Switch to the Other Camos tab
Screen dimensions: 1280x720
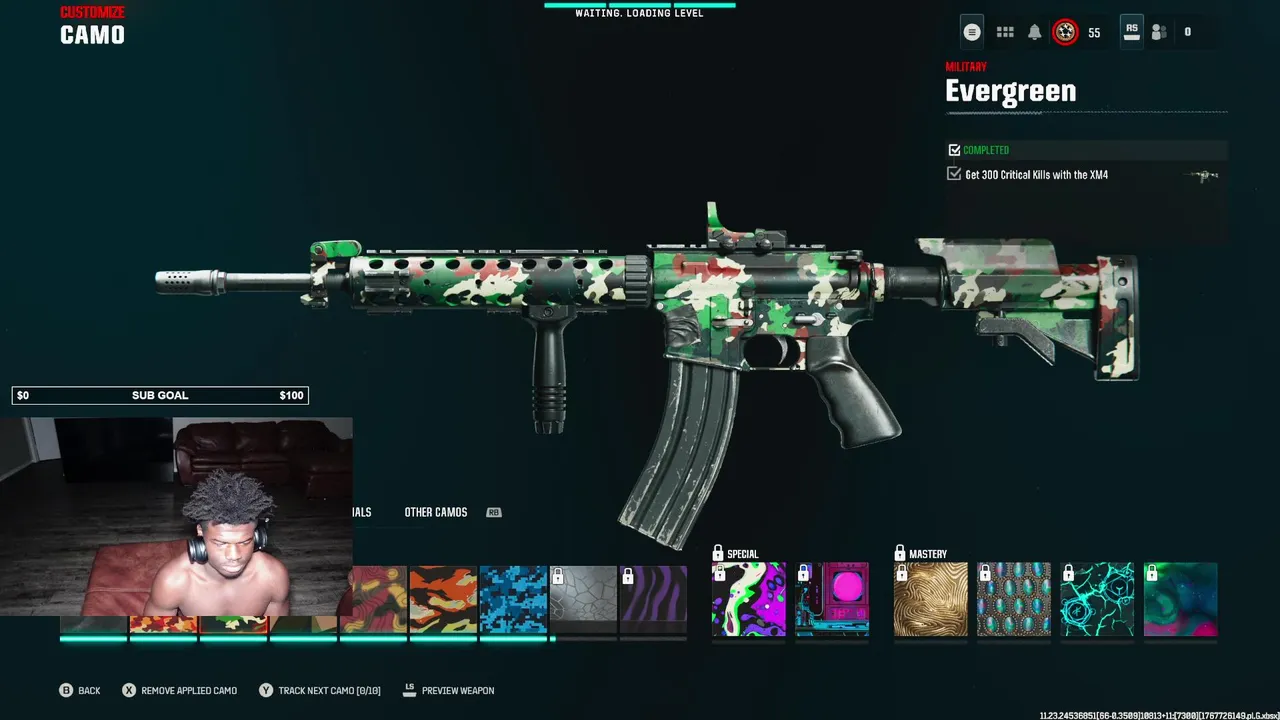point(436,512)
